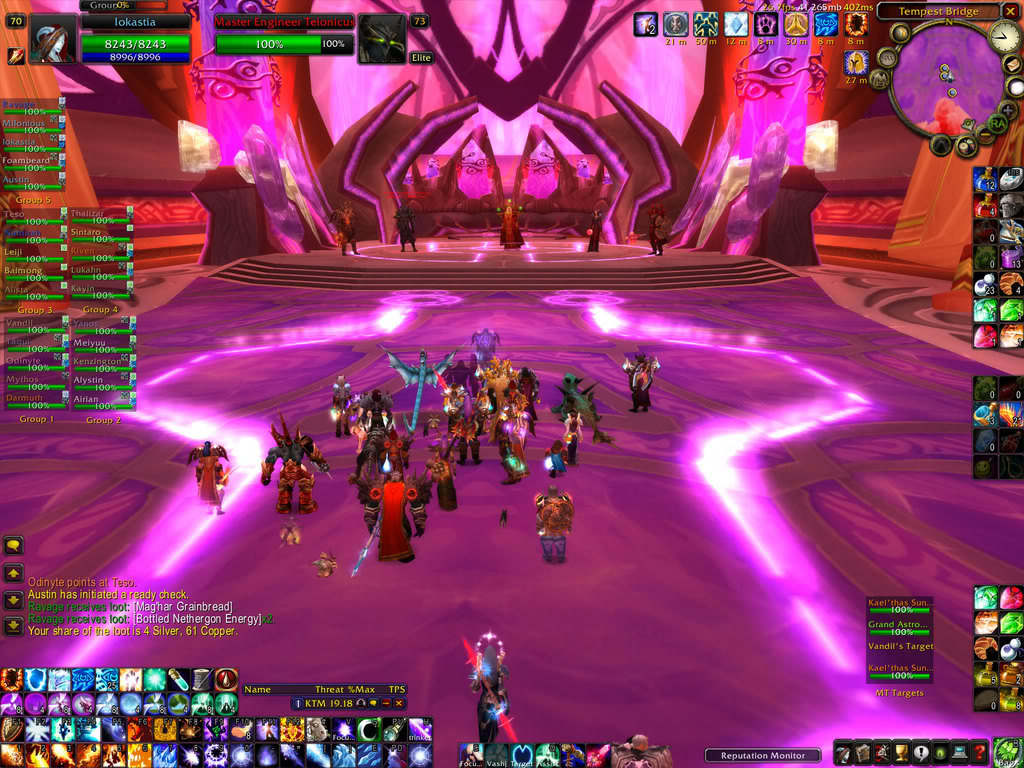Close the KTM threat meter window

(x=398, y=704)
